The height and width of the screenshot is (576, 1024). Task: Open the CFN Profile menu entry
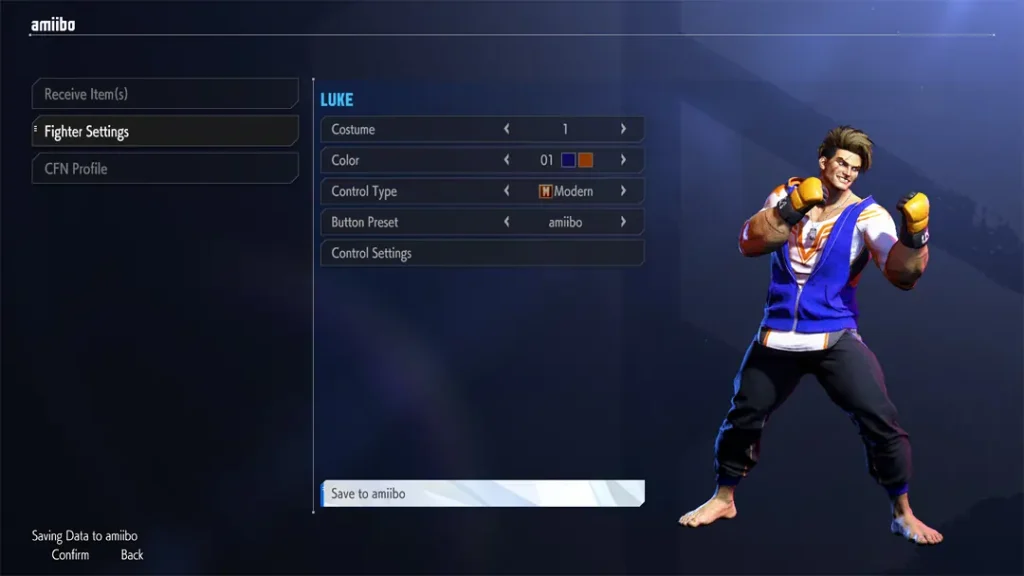click(x=165, y=168)
